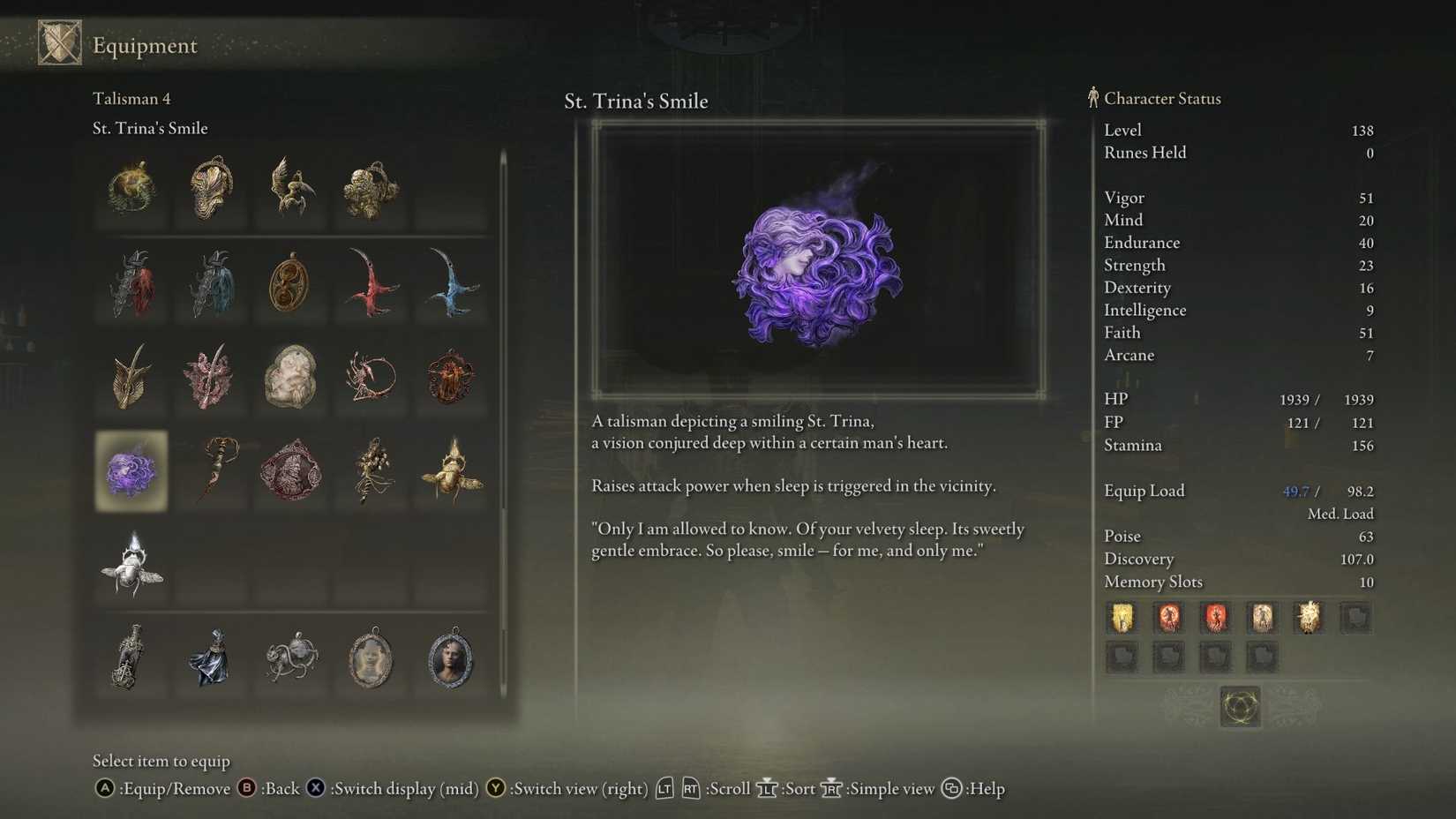The width and height of the screenshot is (1456, 819).
Task: Click the Character Status figure icon
Action: click(1092, 98)
